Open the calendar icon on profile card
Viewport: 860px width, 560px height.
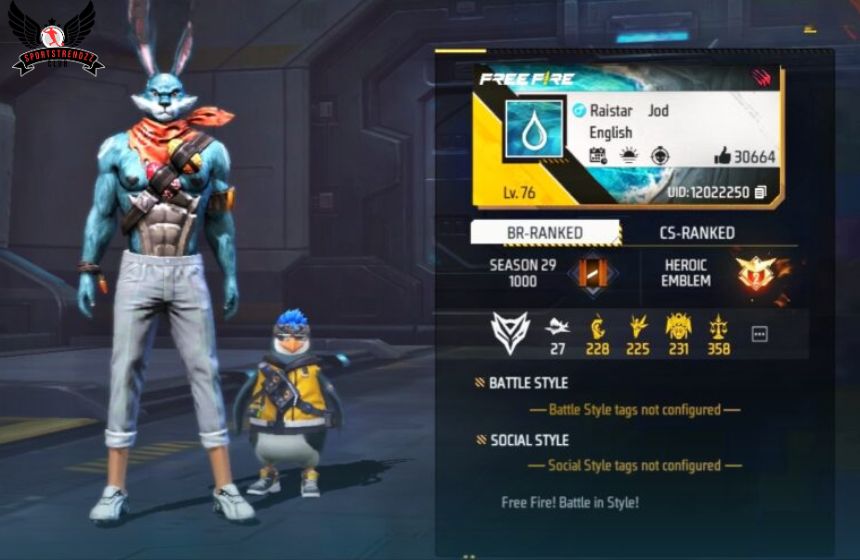[x=597, y=156]
